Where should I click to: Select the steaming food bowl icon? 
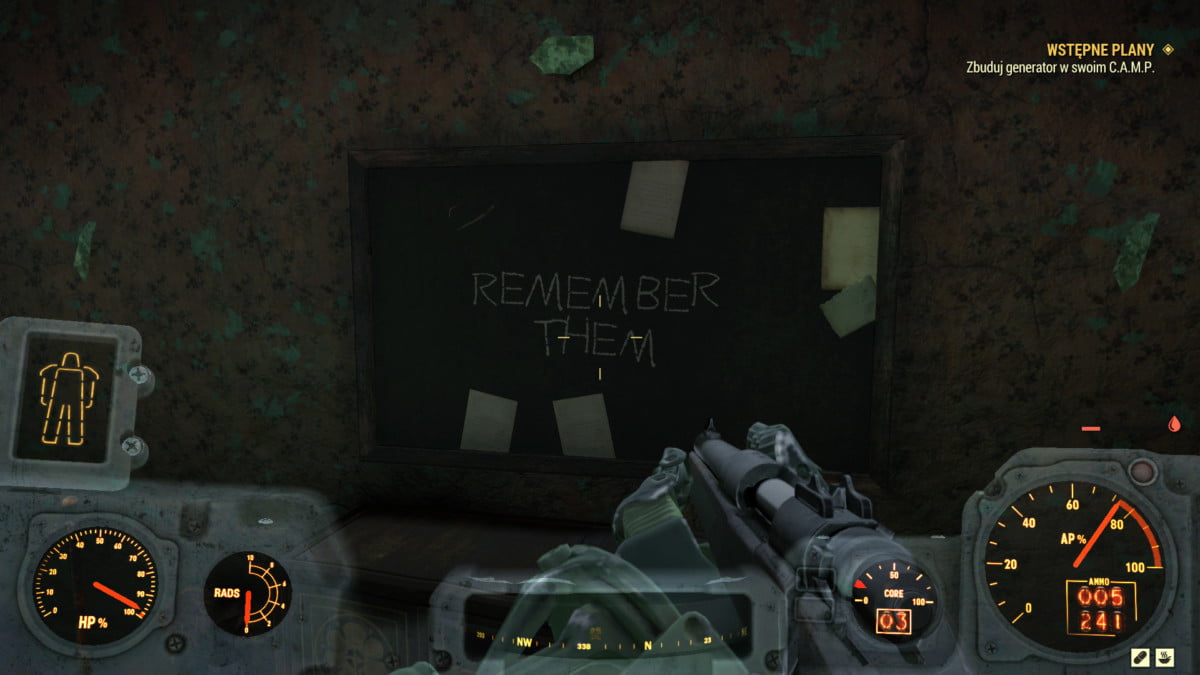1166,656
